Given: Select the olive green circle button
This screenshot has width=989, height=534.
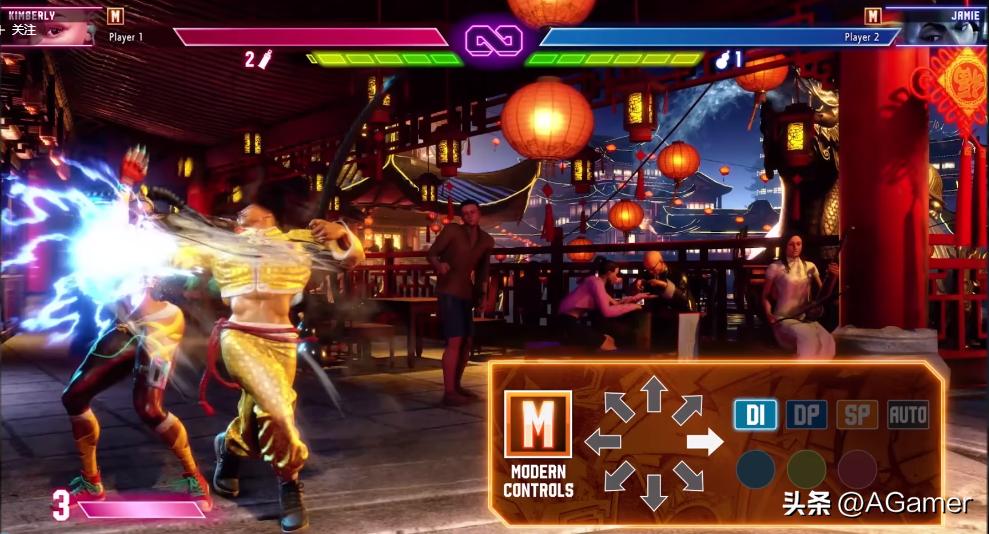Looking at the screenshot, I should [x=806, y=469].
